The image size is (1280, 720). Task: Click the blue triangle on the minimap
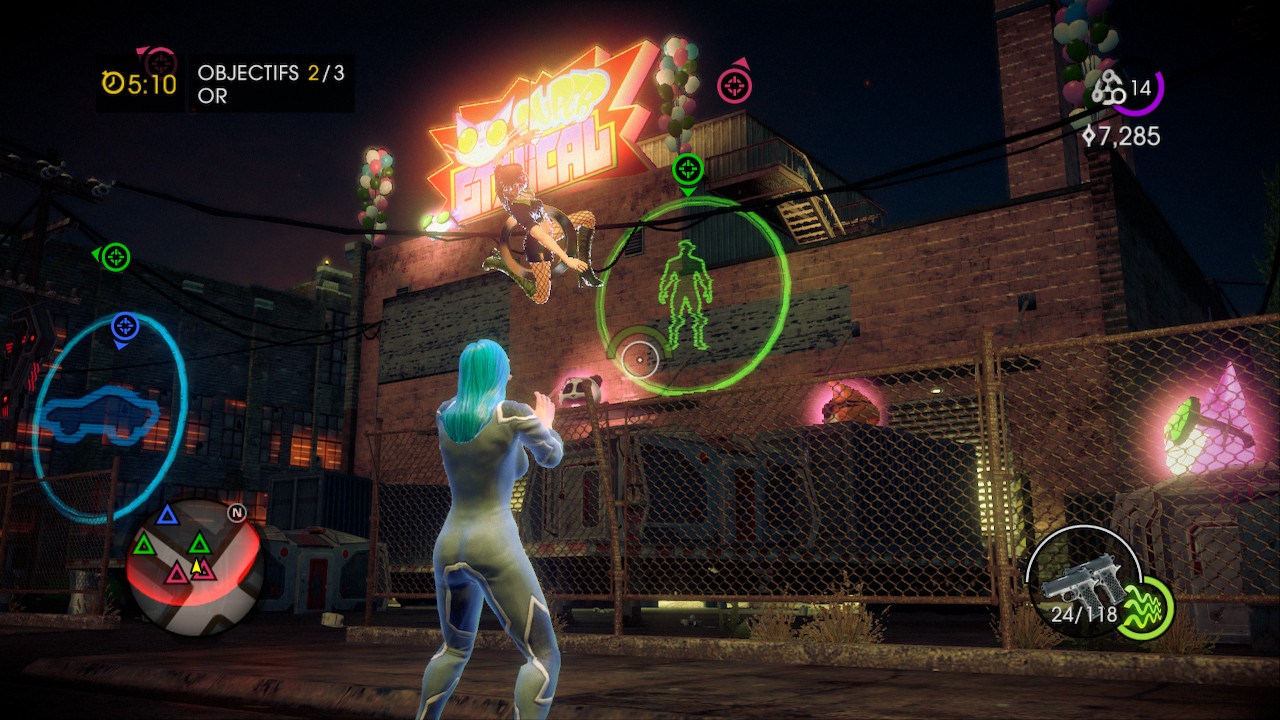point(168,516)
